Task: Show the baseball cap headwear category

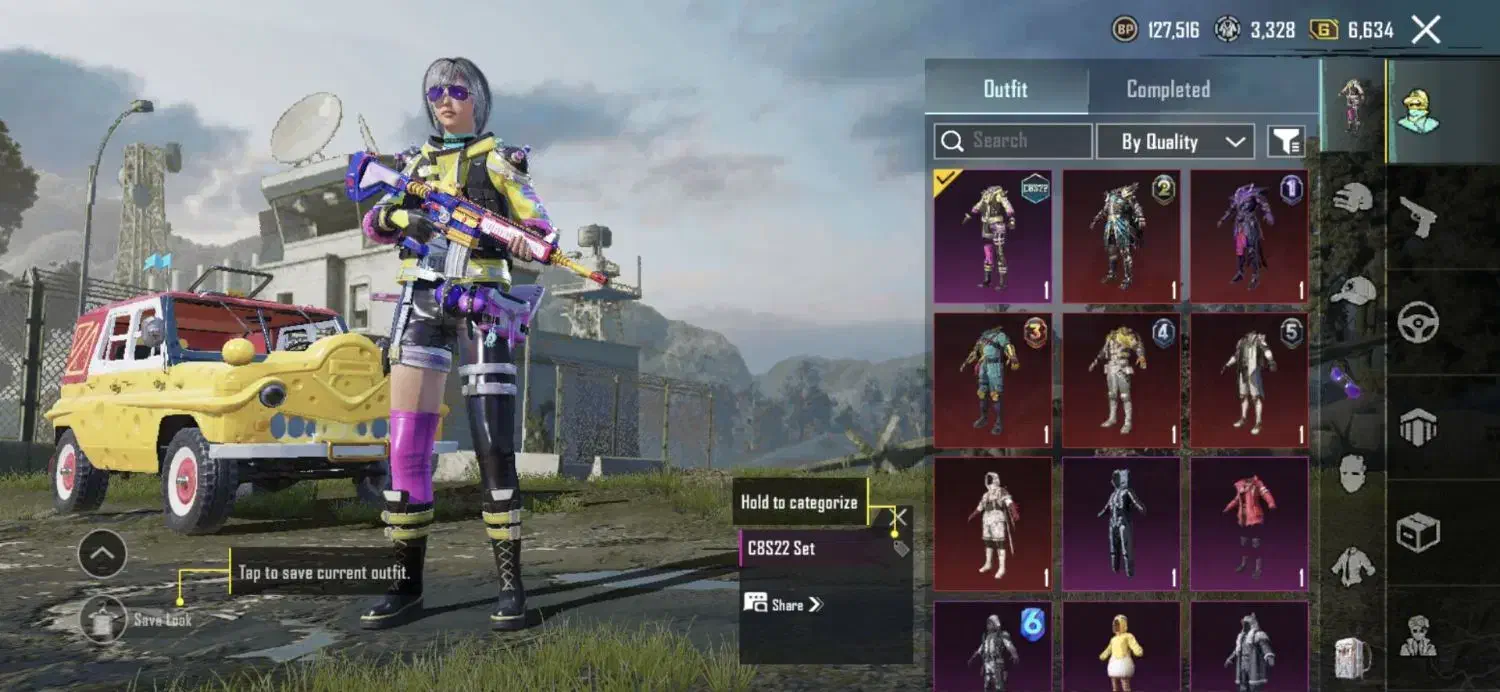Action: 1352,290
